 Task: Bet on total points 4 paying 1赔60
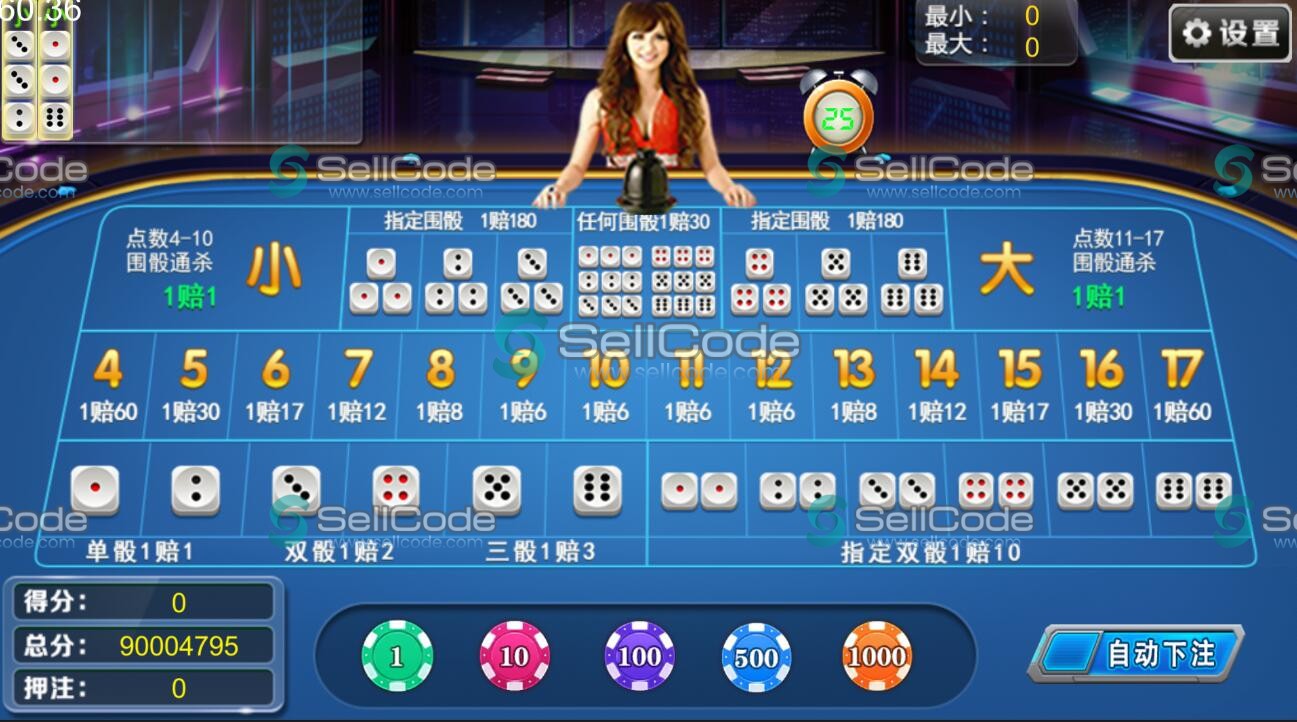click(107, 380)
